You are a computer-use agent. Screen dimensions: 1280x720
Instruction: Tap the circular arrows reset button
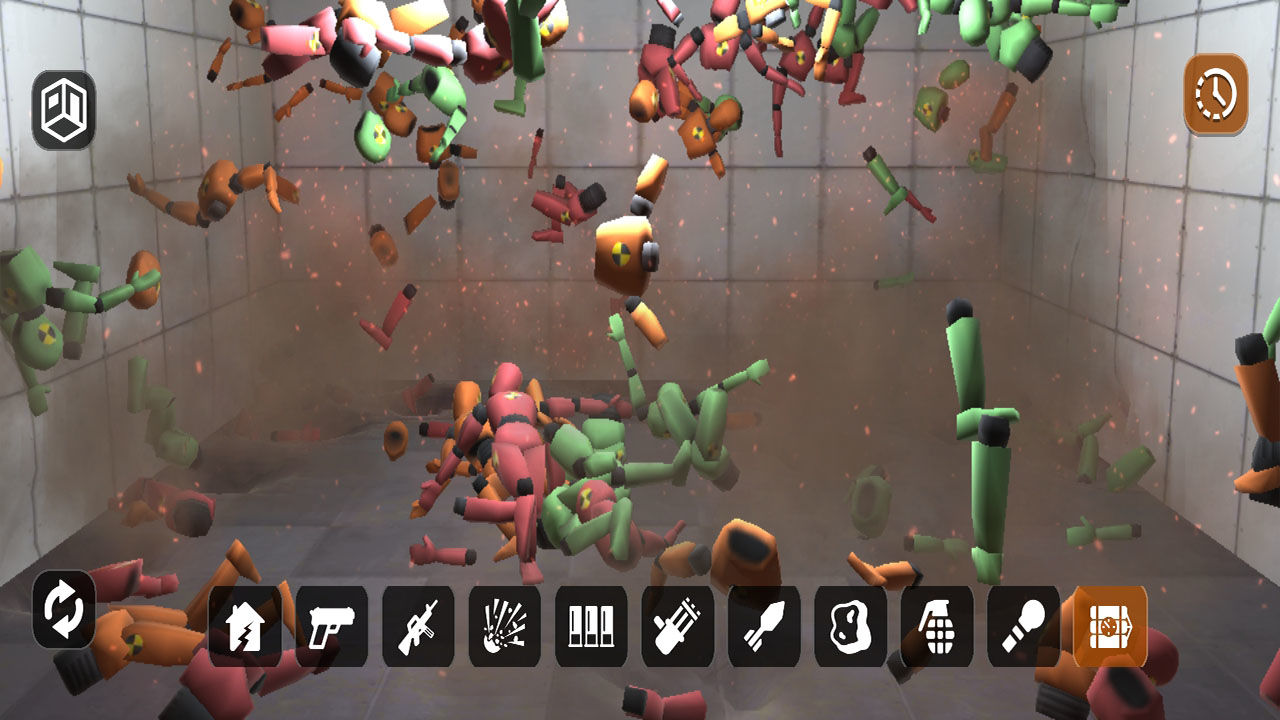(x=64, y=610)
